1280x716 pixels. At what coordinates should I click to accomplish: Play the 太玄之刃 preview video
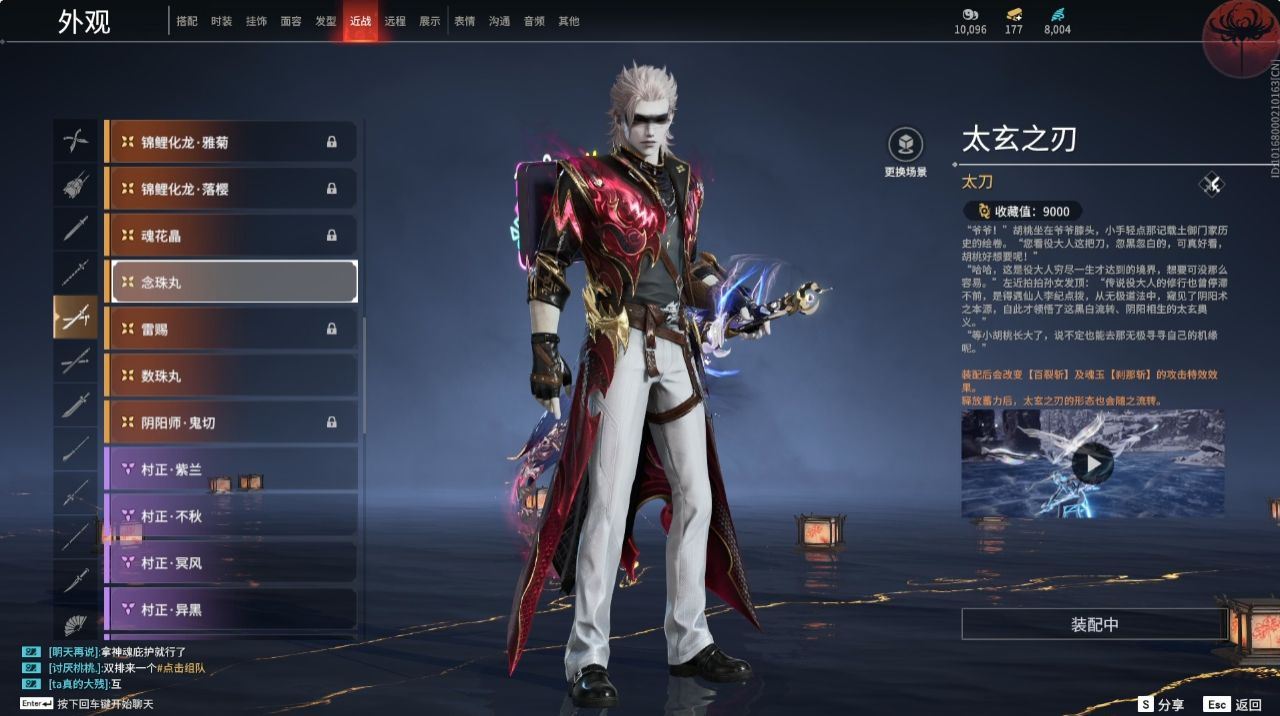click(x=1092, y=463)
